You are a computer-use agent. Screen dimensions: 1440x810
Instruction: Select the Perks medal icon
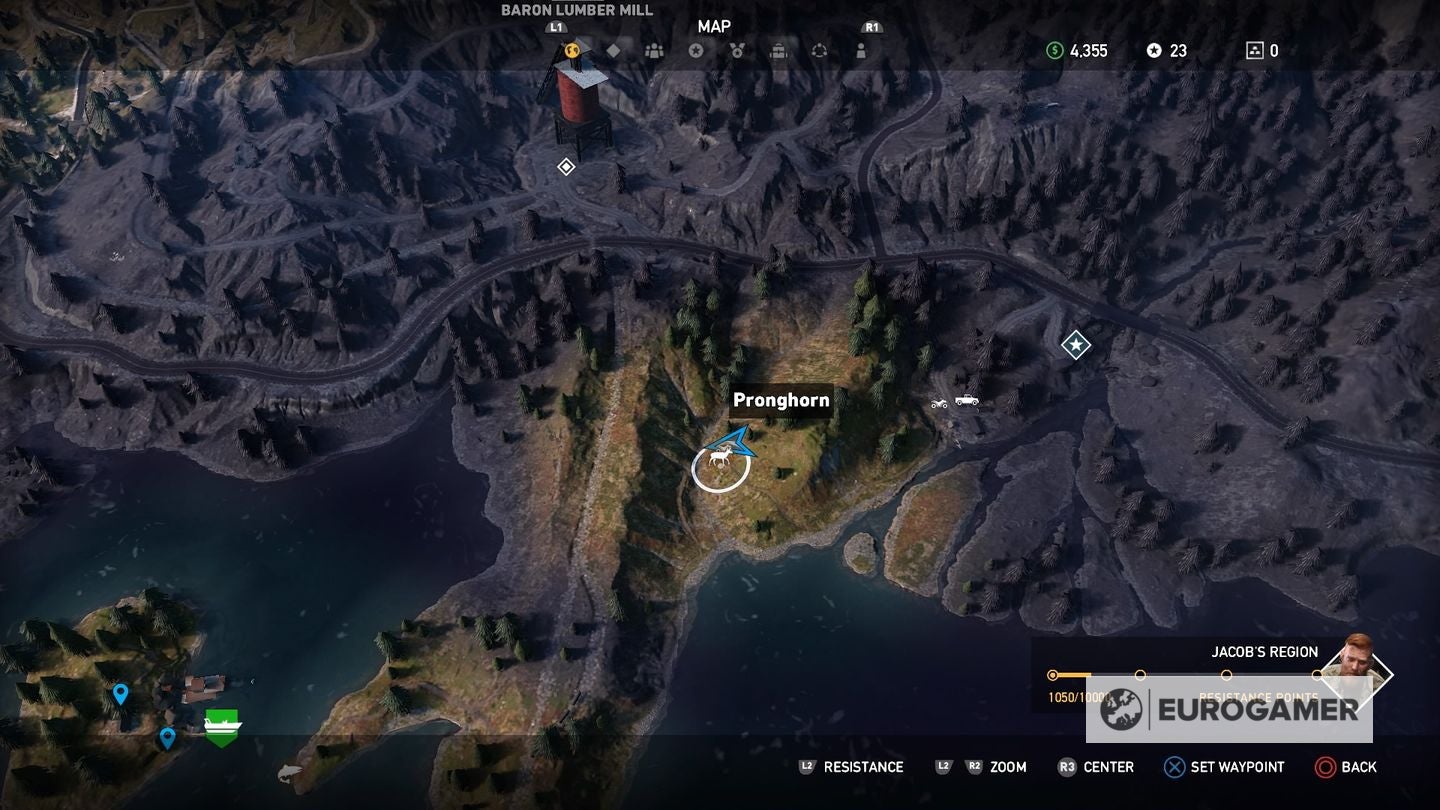coord(739,48)
